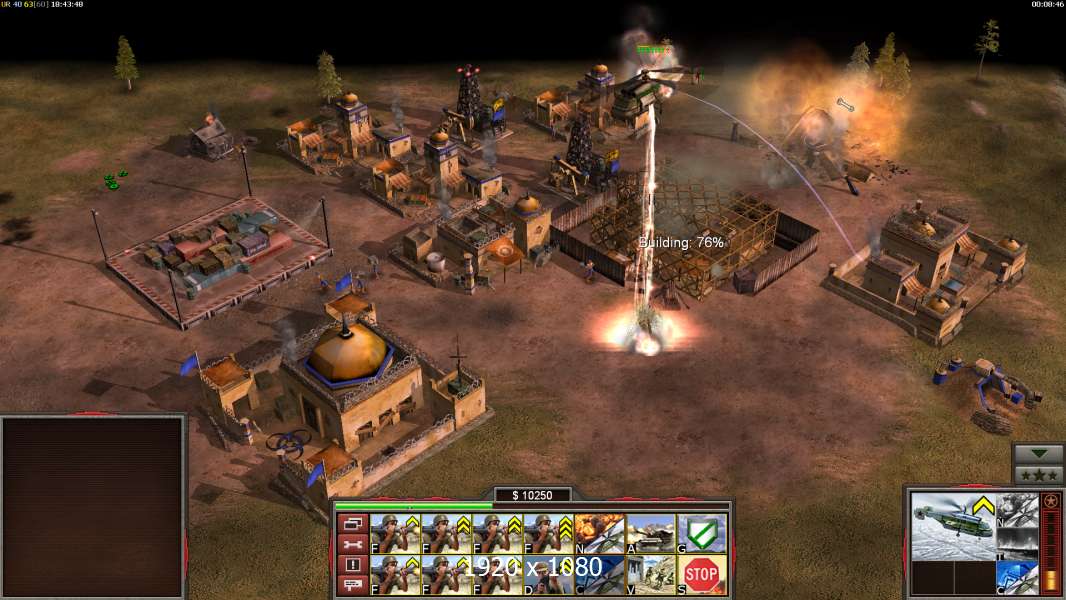Click the star medal icon above the power meter

click(1050, 502)
